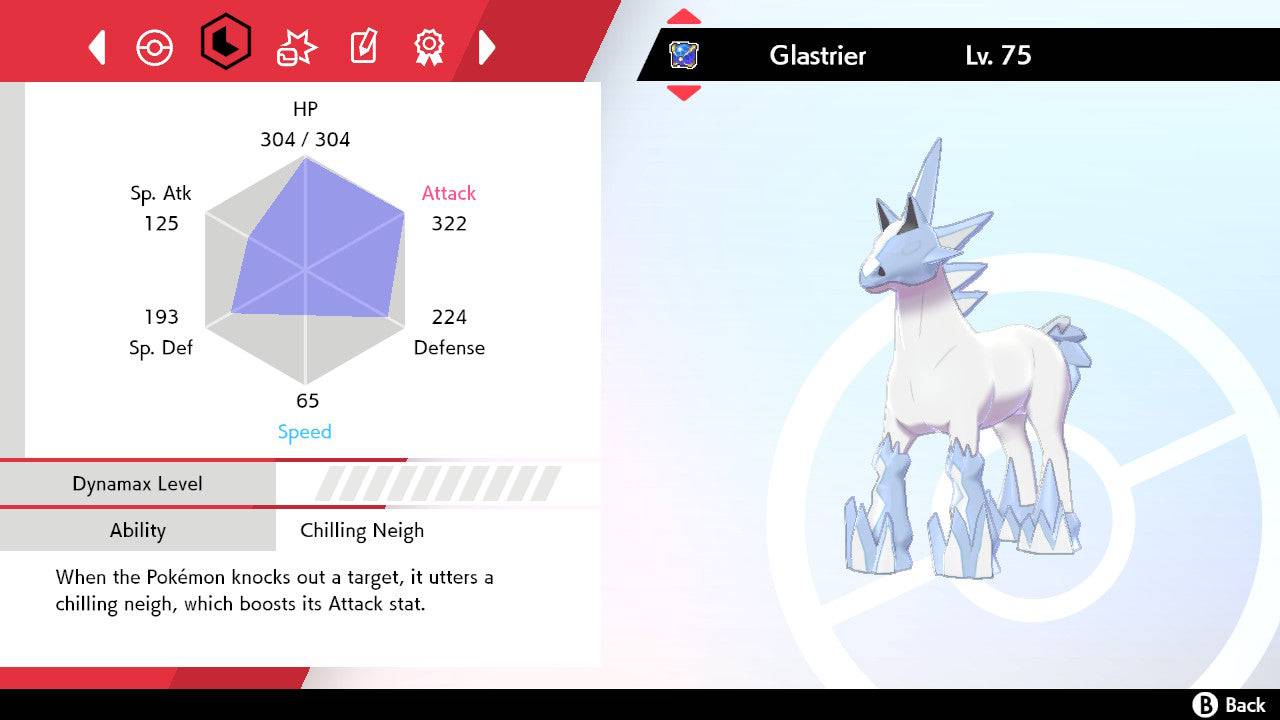Open the battle moves tab
1280x720 pixels.
point(296,47)
